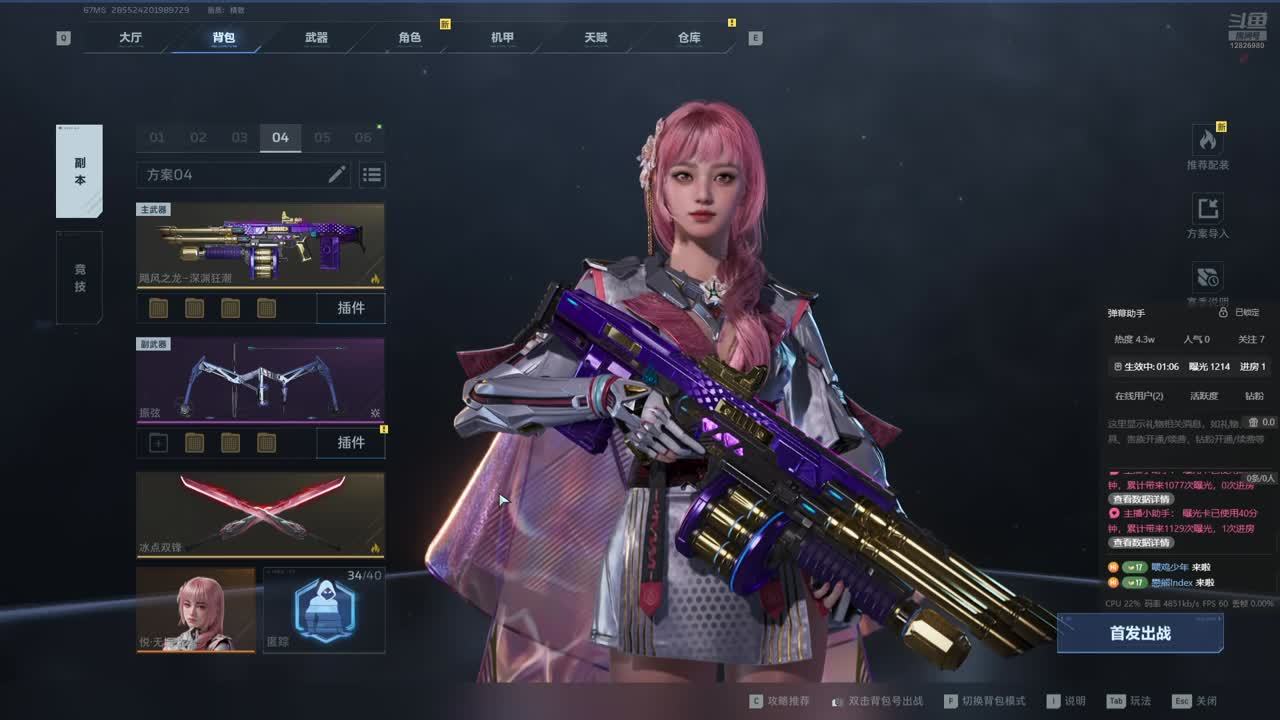Select the primary weapon 飓风之龙 card
Image resolution: width=1280 pixels, height=720 pixels.
260,246
